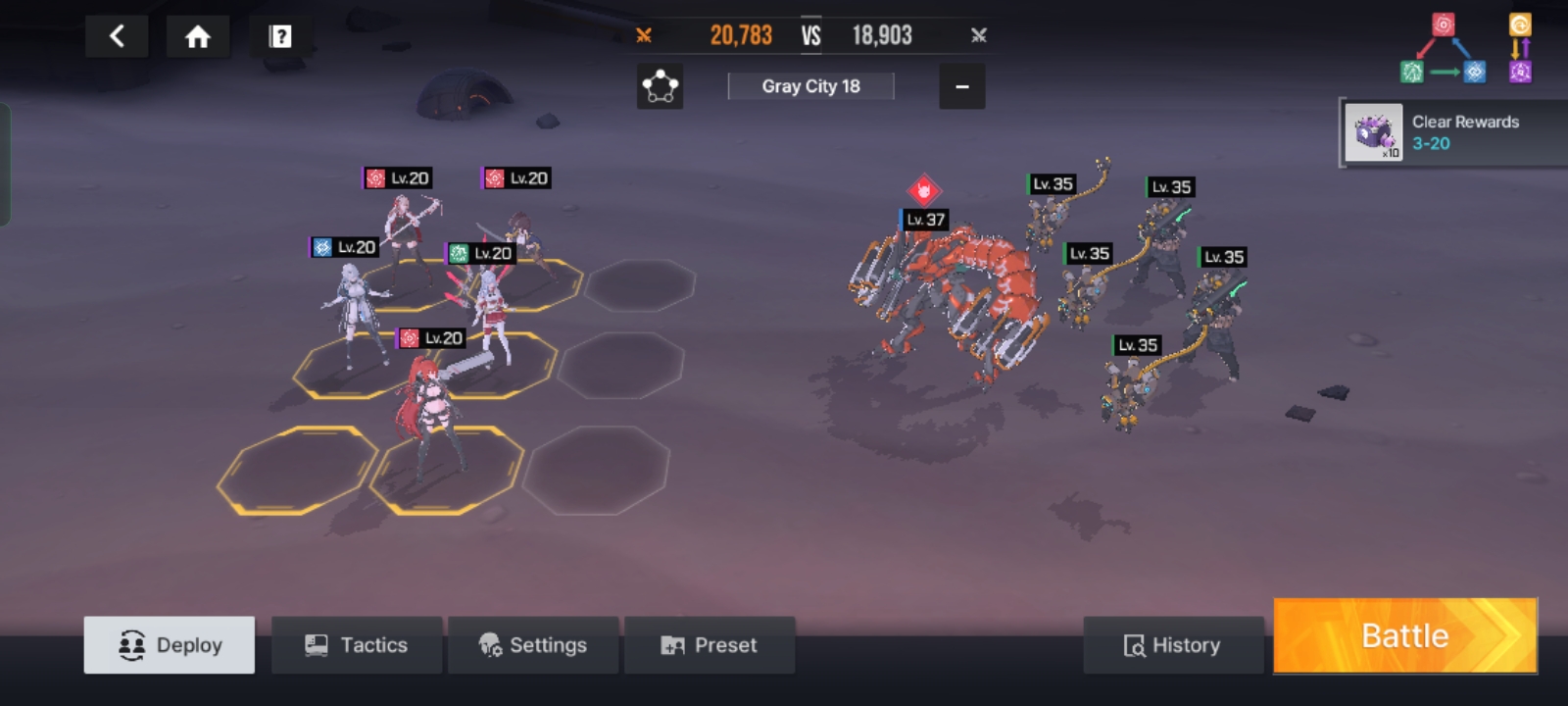
Task: View the element advantage chart
Action: coord(1464,49)
